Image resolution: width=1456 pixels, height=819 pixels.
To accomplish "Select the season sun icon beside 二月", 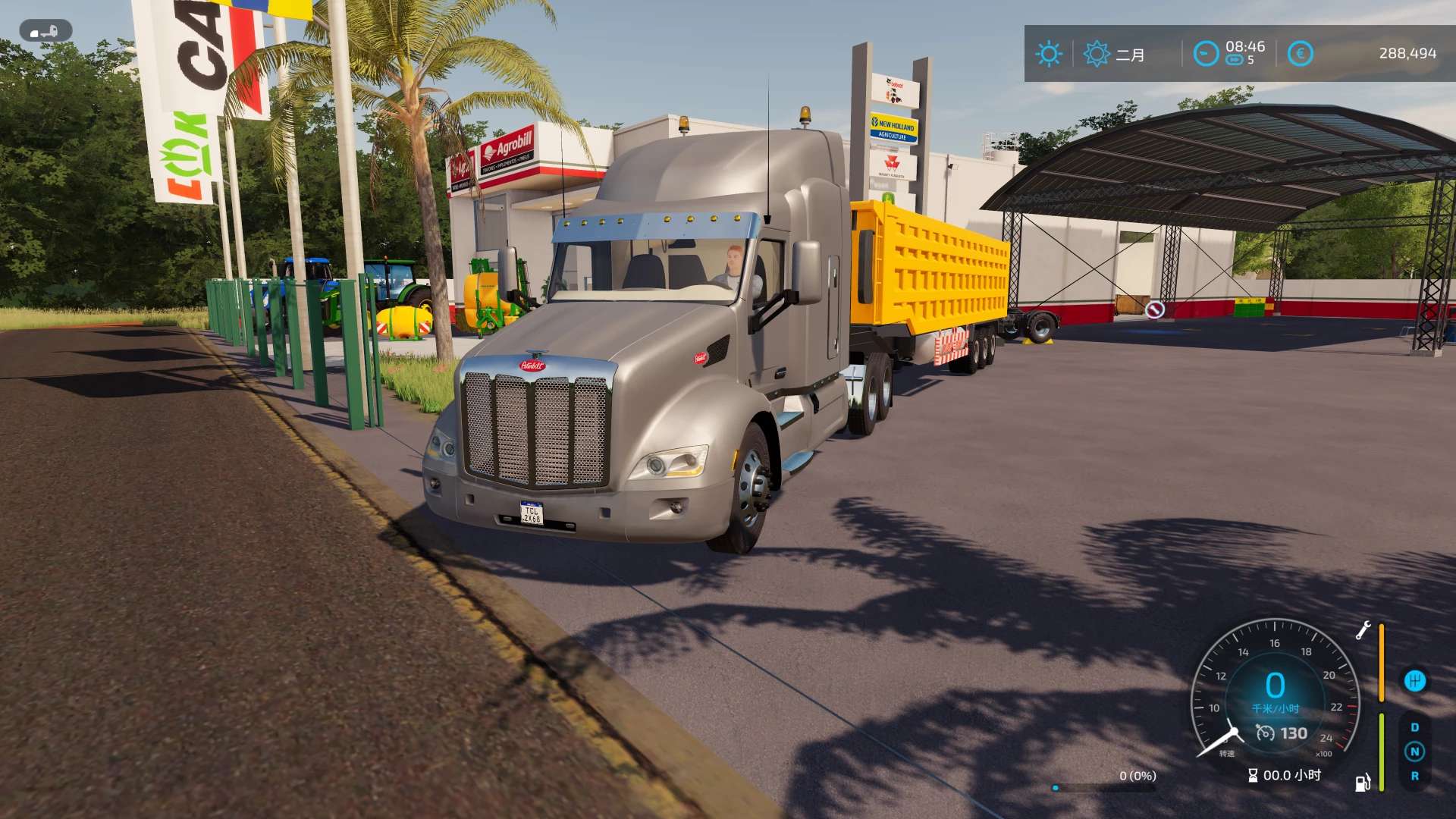I will pos(1096,54).
